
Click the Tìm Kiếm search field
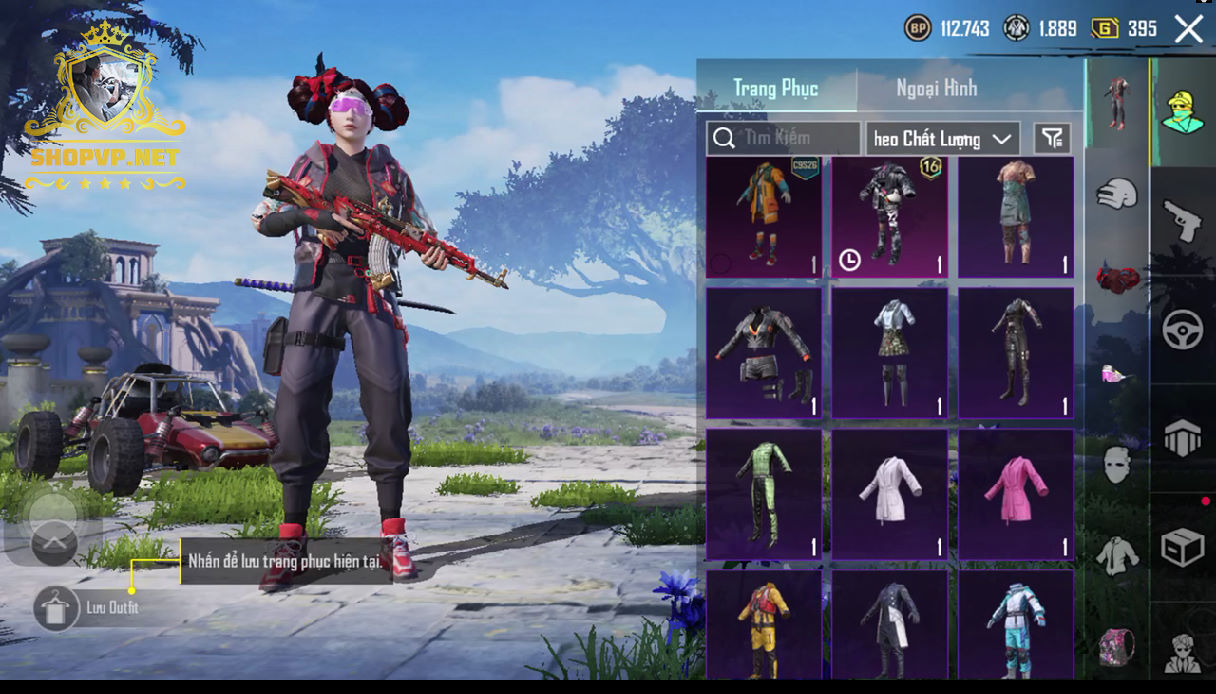click(x=784, y=138)
